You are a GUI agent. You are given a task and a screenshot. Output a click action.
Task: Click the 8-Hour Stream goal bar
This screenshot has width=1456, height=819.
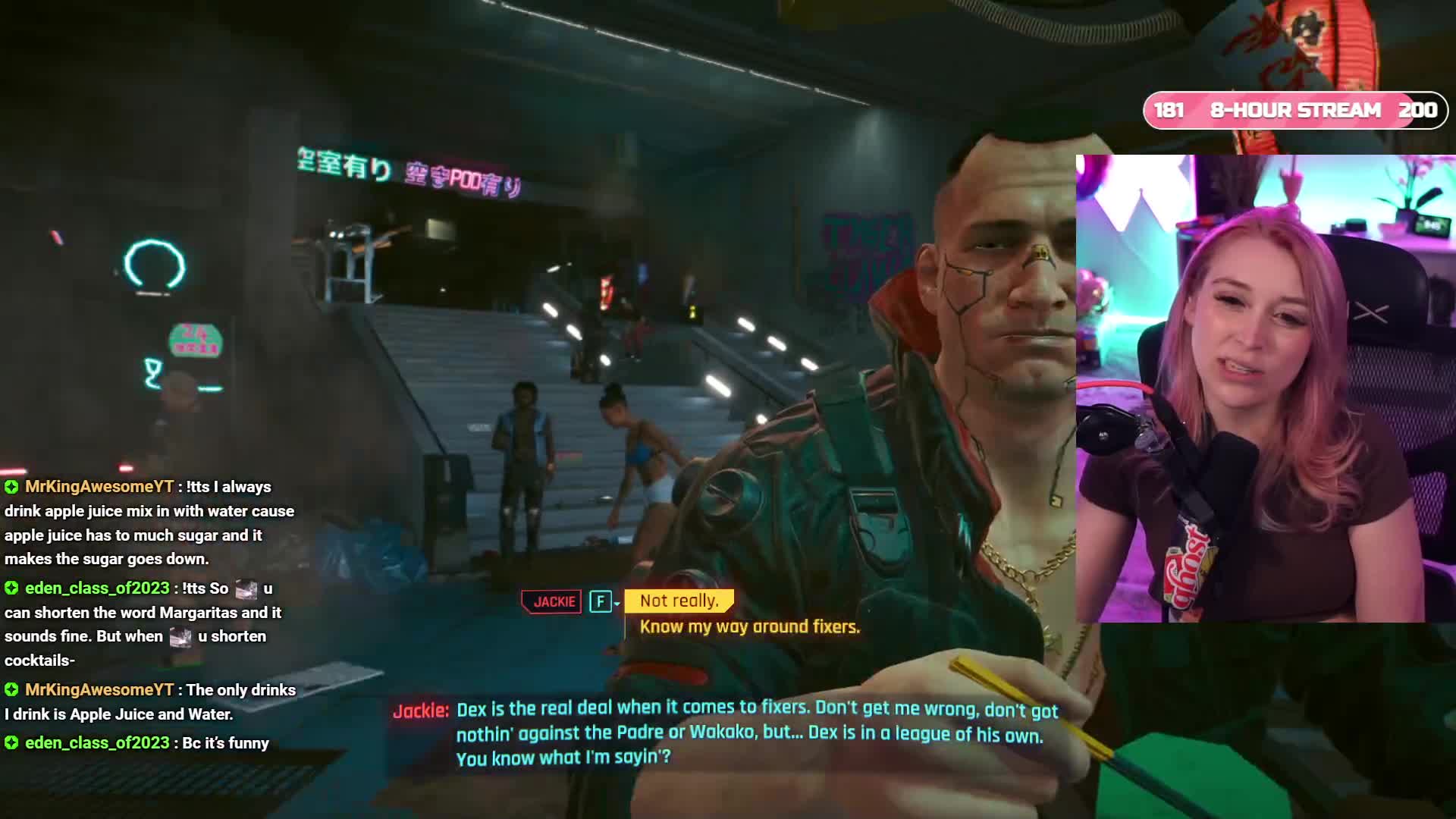click(1294, 111)
